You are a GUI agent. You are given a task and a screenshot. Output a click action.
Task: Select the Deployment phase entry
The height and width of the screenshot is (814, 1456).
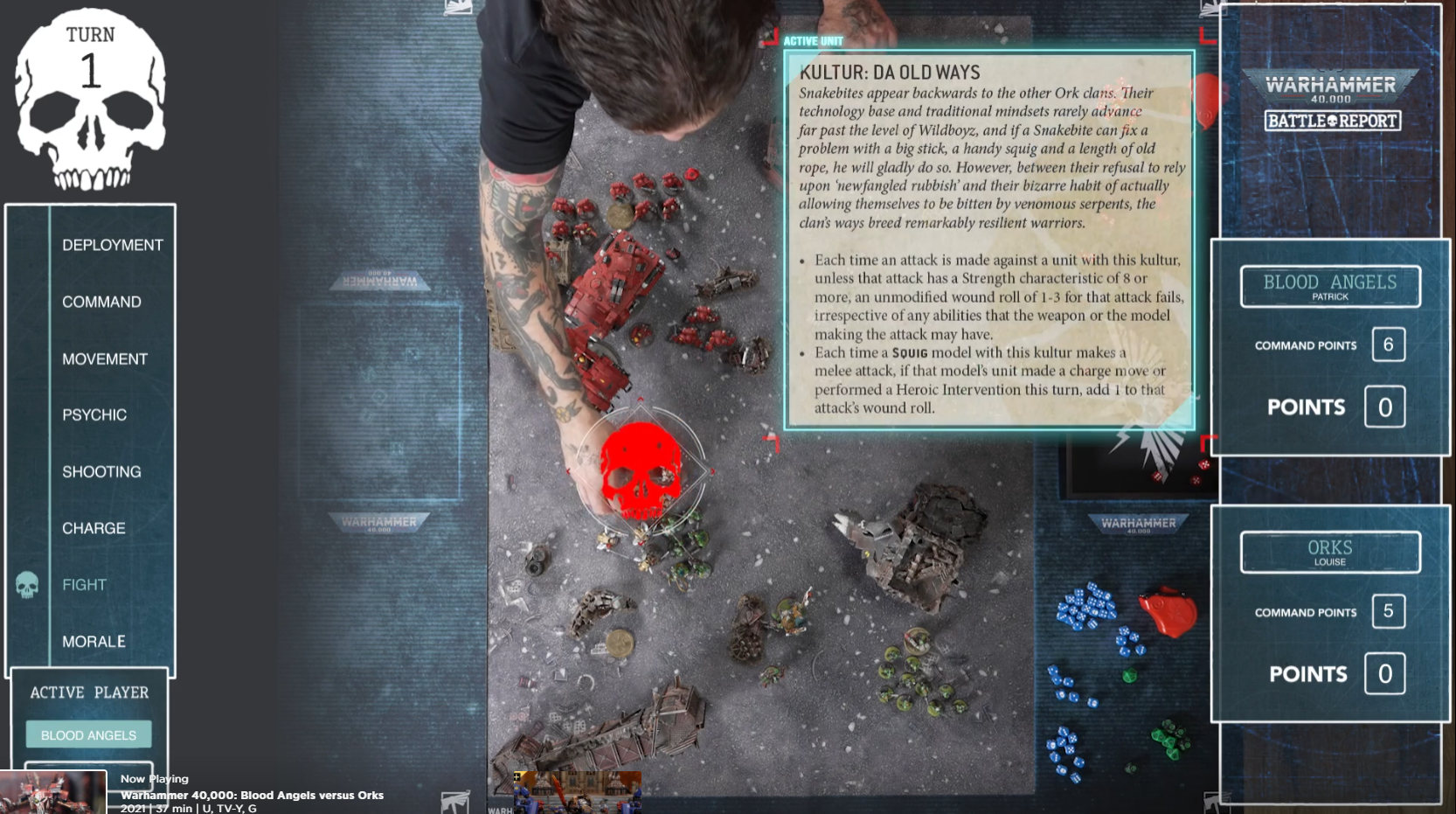coord(112,245)
